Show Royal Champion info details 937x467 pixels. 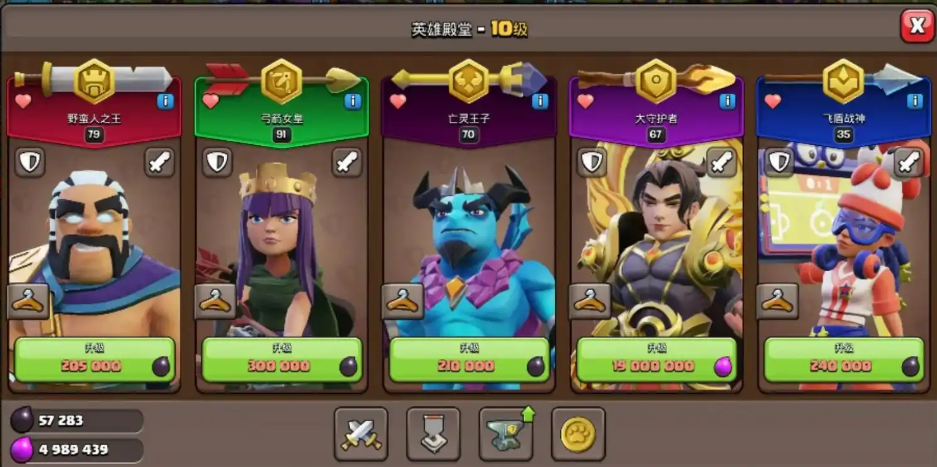coord(915,101)
